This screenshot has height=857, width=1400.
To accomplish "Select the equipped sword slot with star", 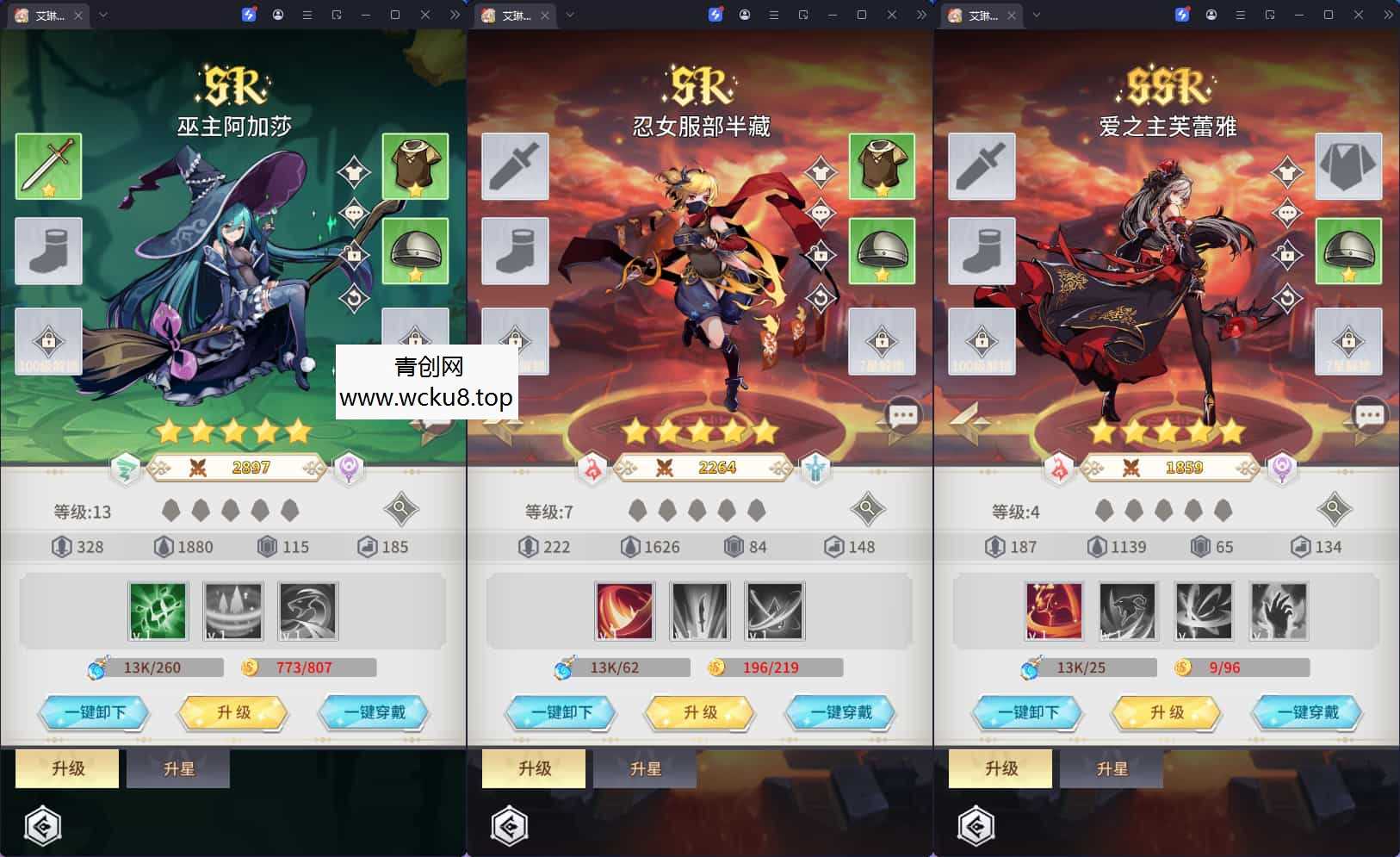I will pos(48,166).
